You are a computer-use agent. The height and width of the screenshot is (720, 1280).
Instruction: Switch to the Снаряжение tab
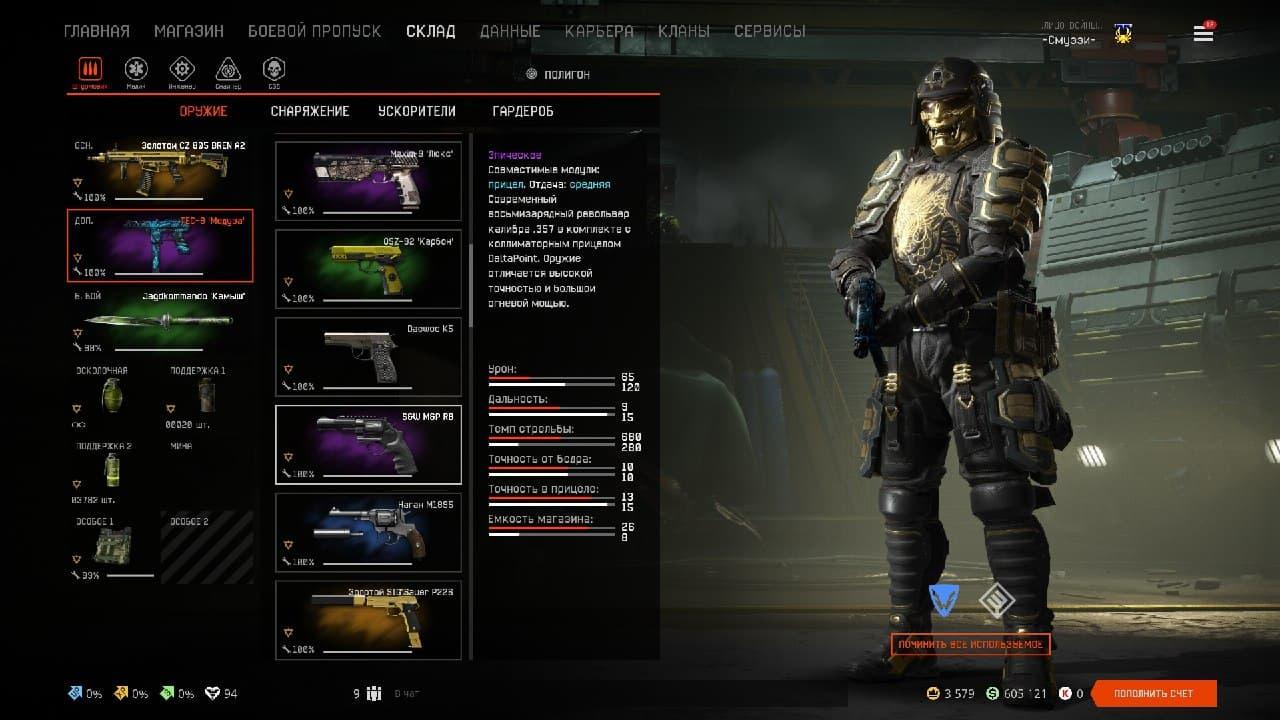tap(310, 111)
